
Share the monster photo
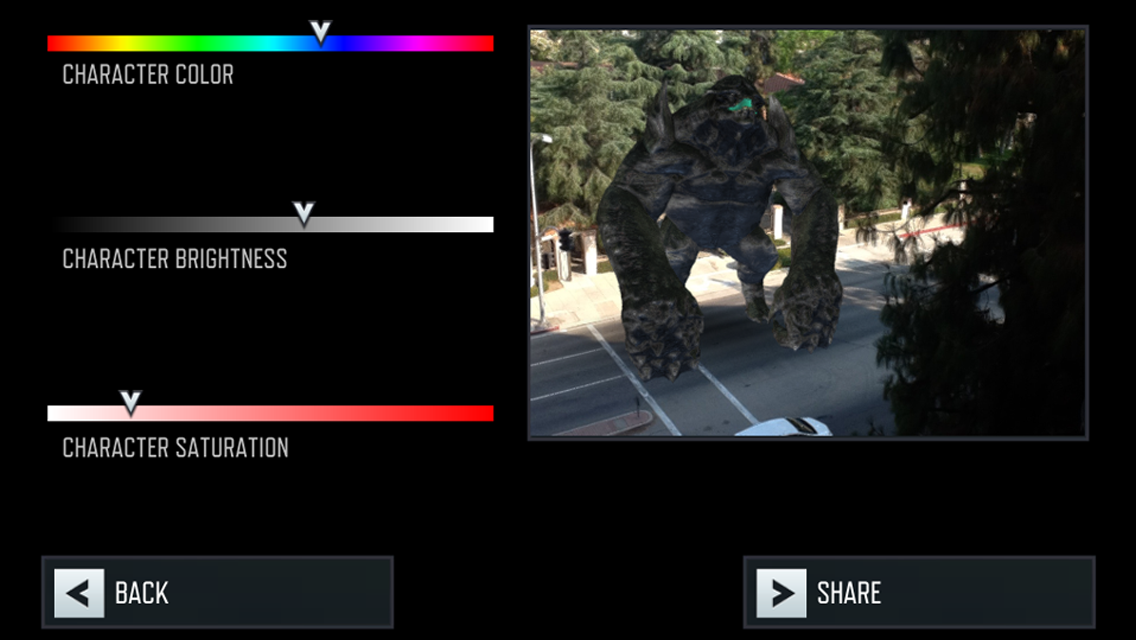pyautogui.click(x=919, y=592)
